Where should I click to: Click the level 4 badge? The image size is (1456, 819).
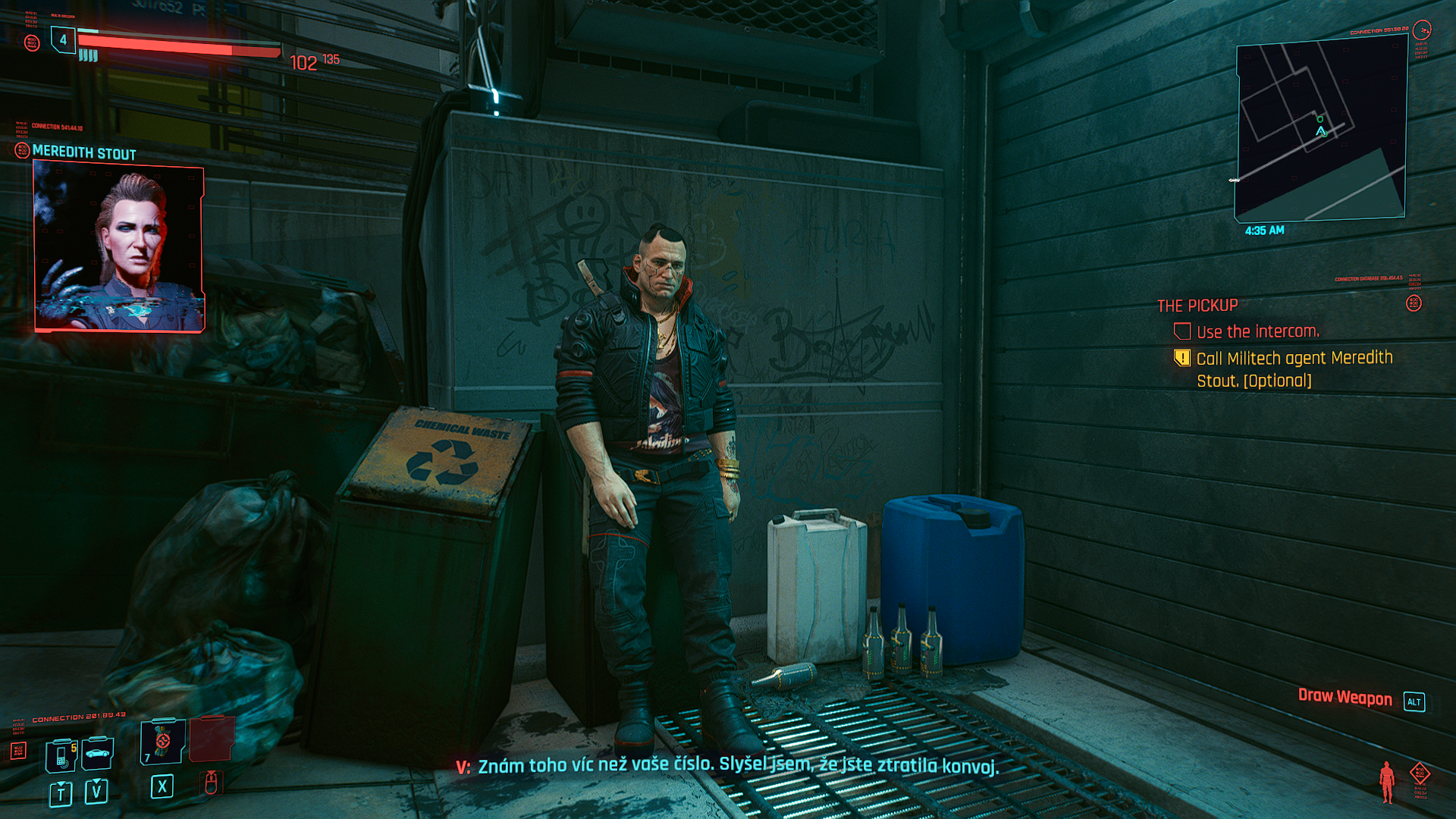point(63,39)
